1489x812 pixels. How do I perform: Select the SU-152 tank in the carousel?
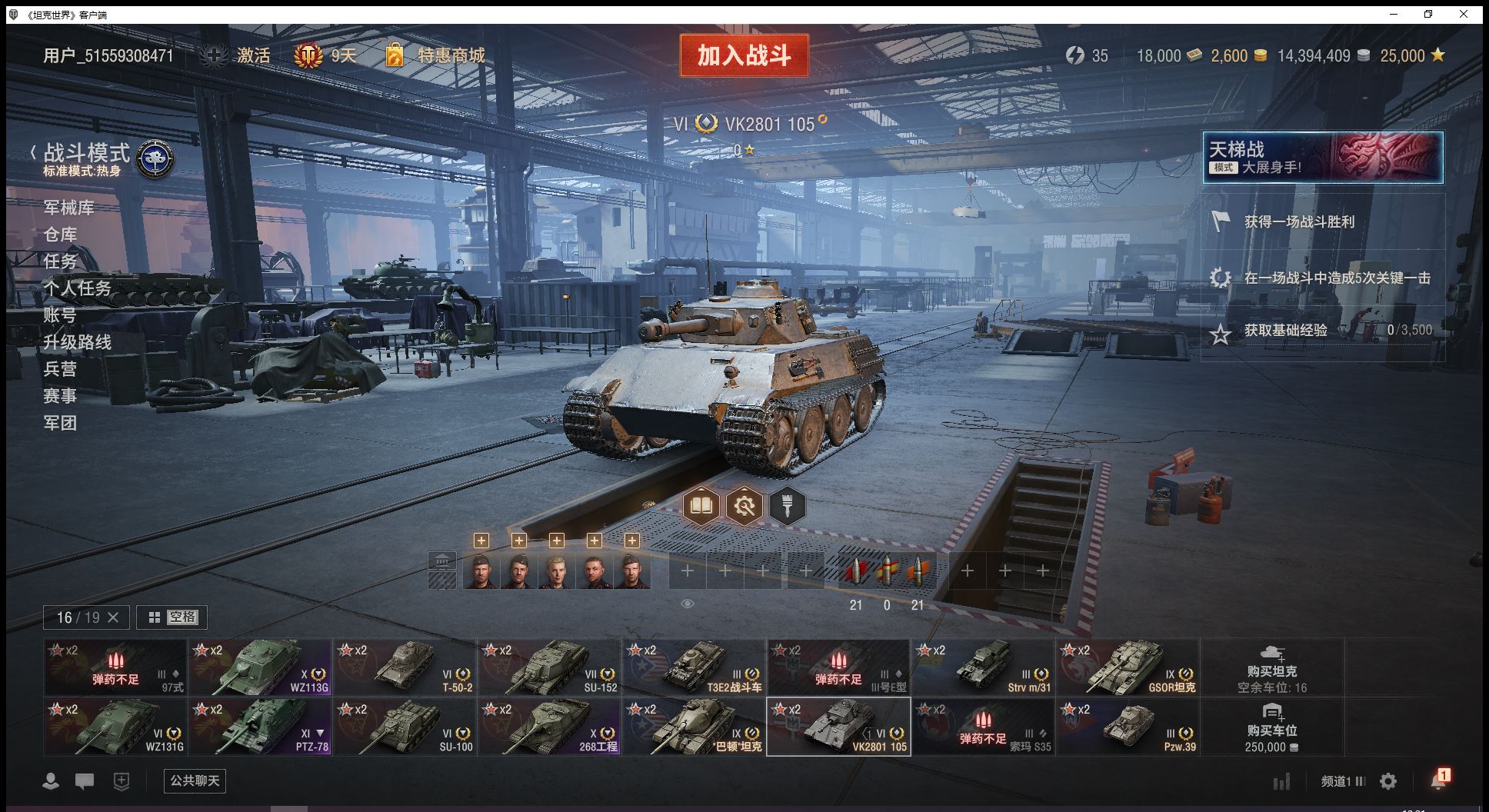click(549, 667)
